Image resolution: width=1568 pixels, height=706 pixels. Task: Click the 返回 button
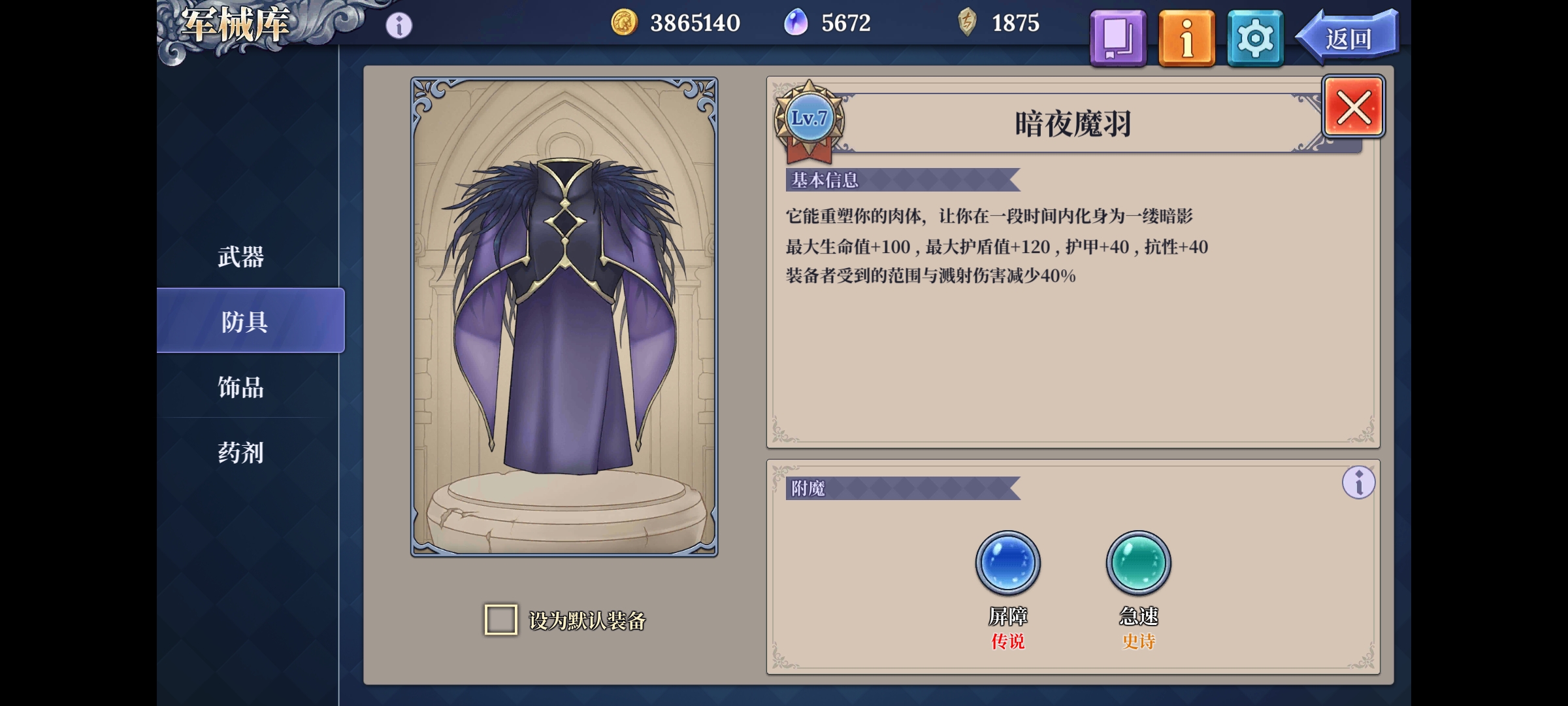tap(1348, 37)
